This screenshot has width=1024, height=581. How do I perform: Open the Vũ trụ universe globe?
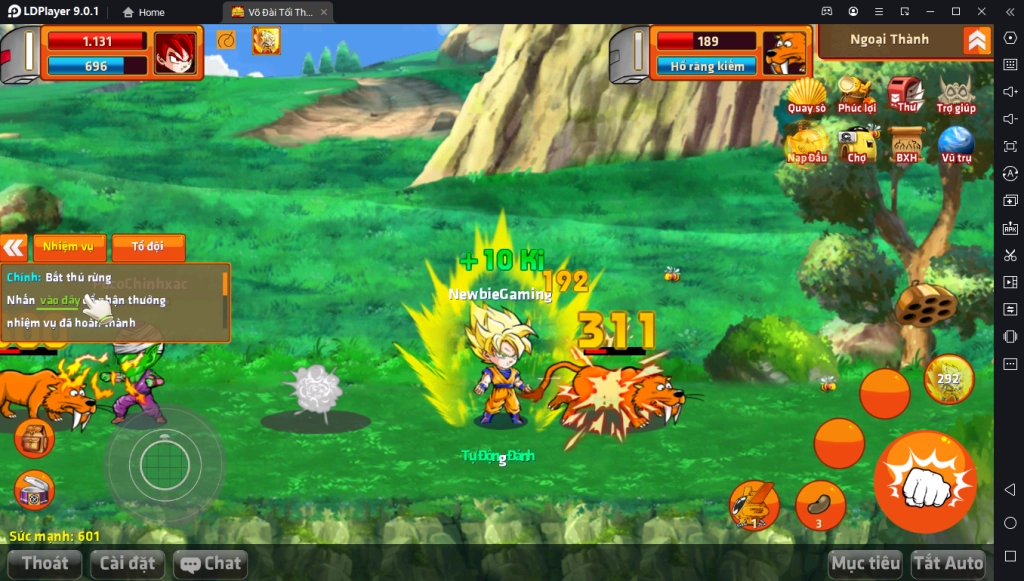point(956,145)
